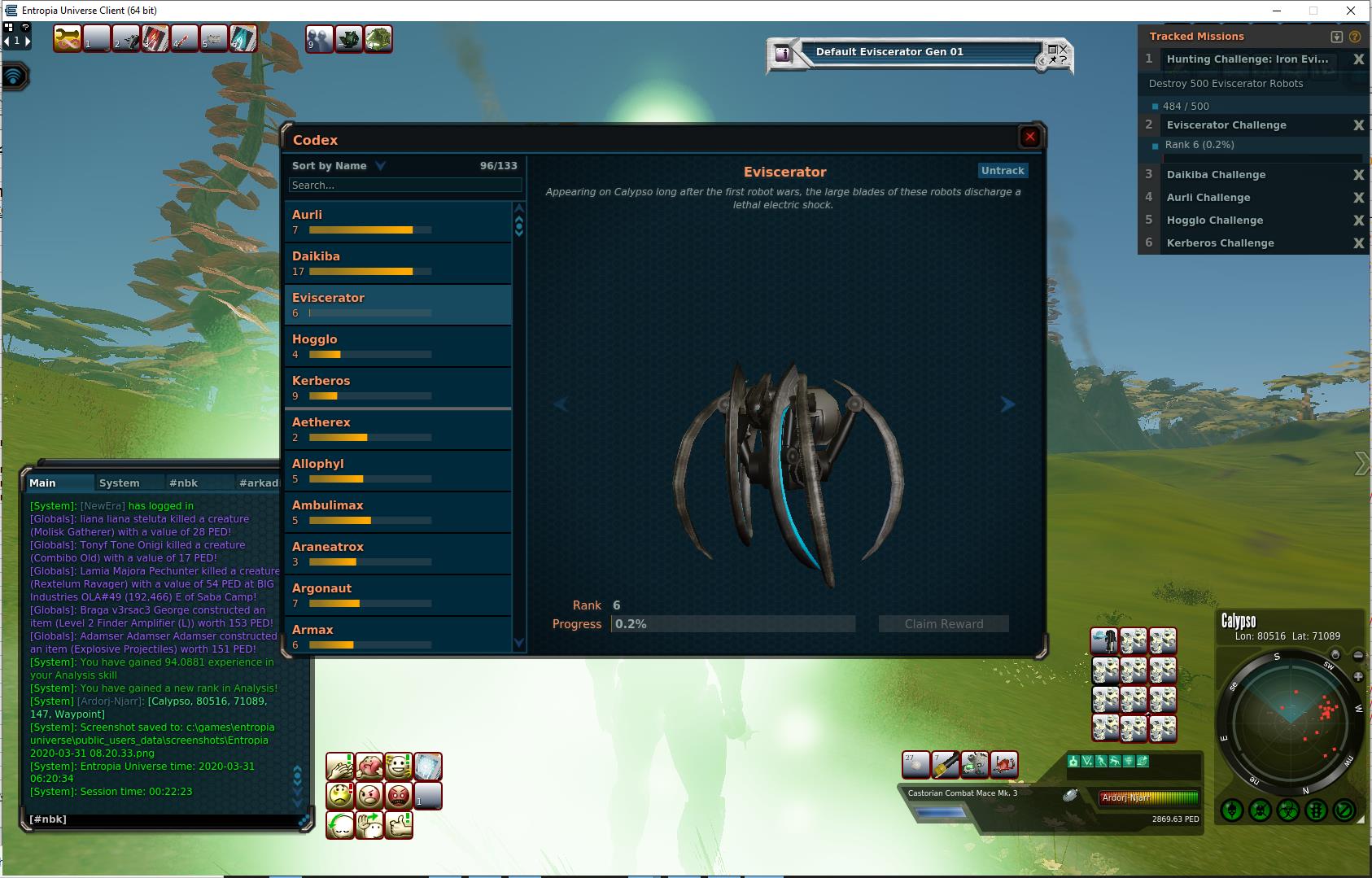Click the chat input box
1372x878 pixels.
163,819
